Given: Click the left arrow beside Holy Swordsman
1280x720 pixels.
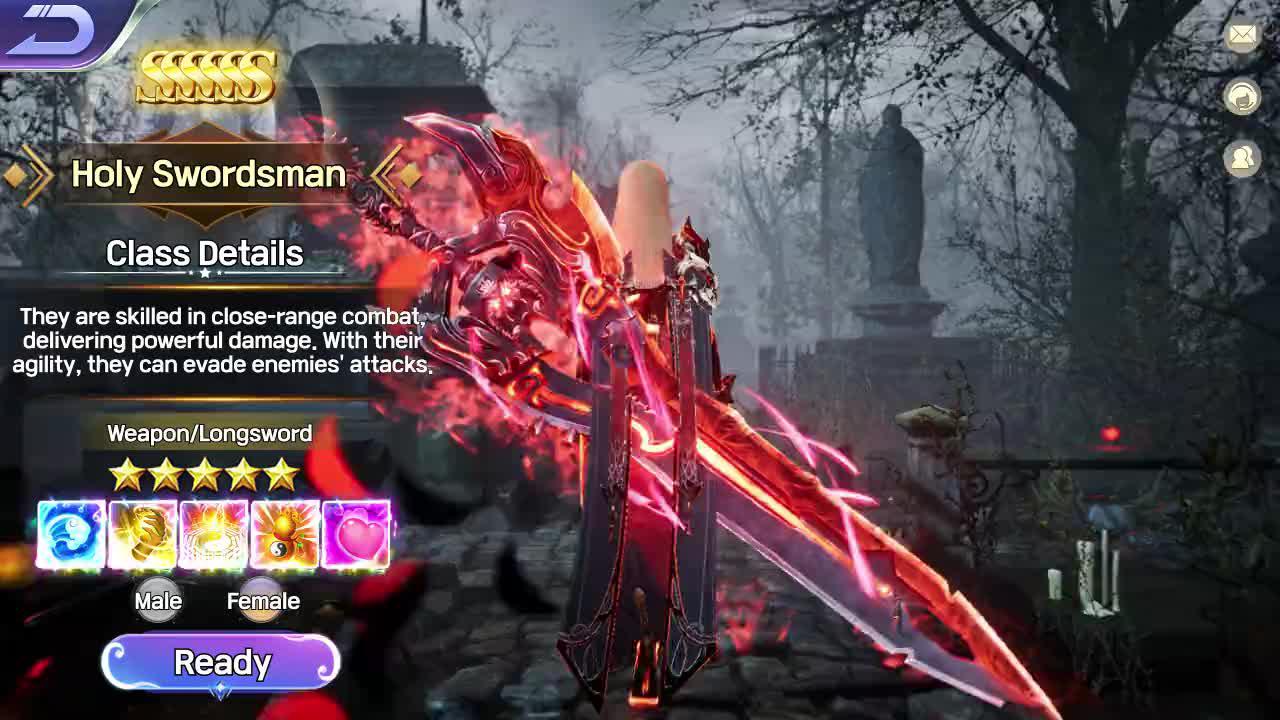Looking at the screenshot, I should click(x=28, y=174).
